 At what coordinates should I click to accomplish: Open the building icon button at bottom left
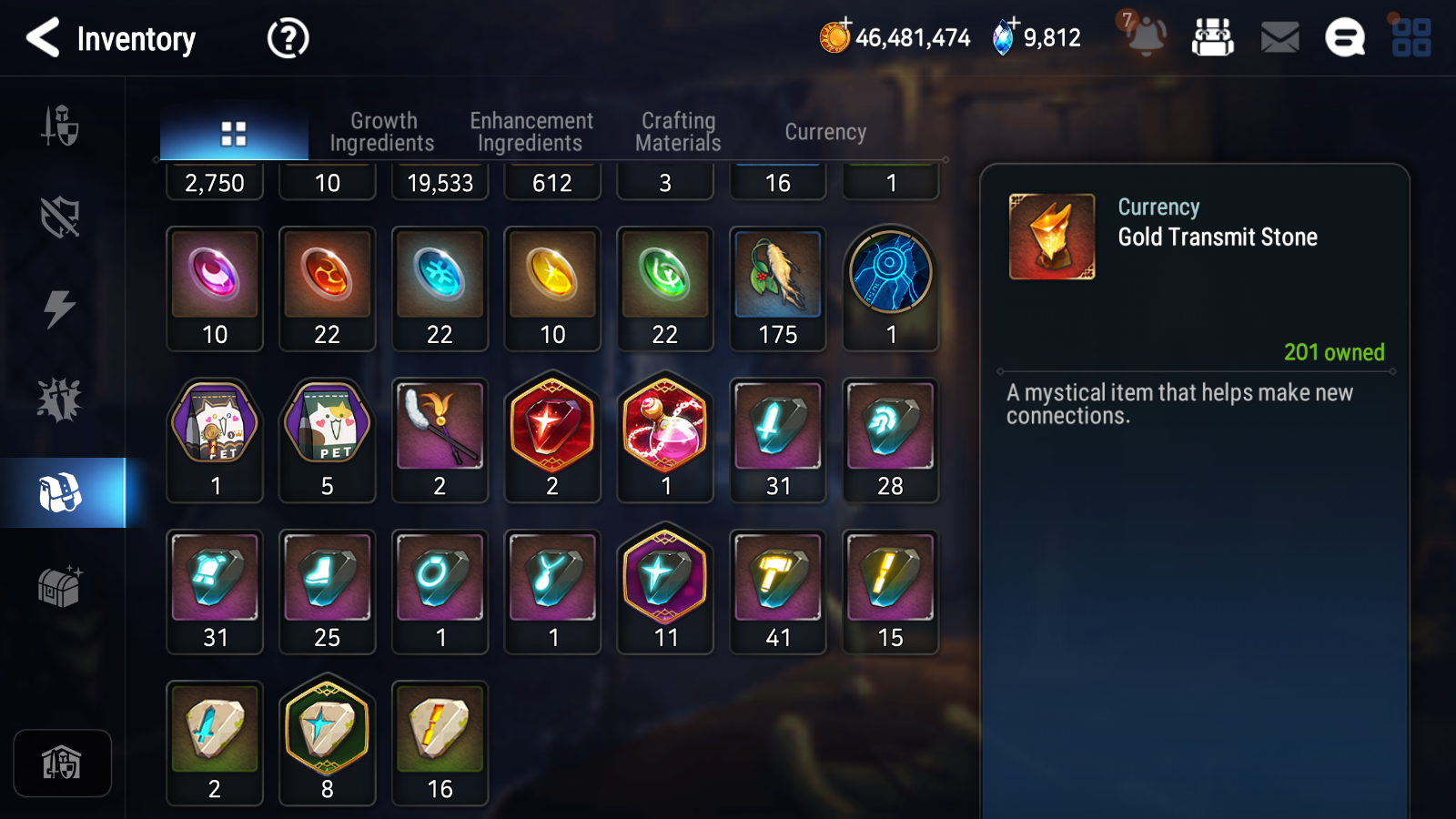click(62, 763)
